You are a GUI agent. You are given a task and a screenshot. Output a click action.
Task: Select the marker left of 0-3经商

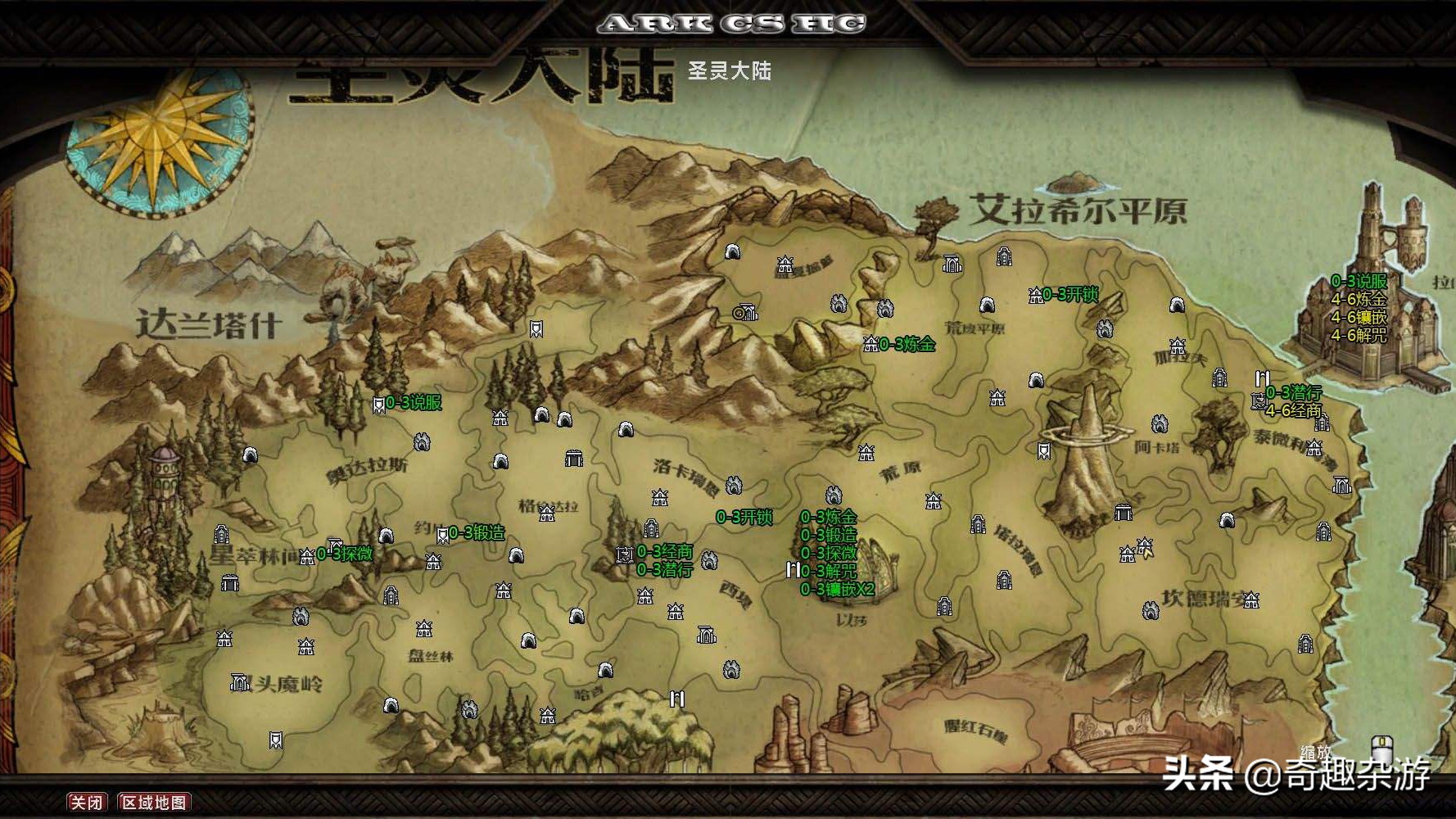pos(625,554)
